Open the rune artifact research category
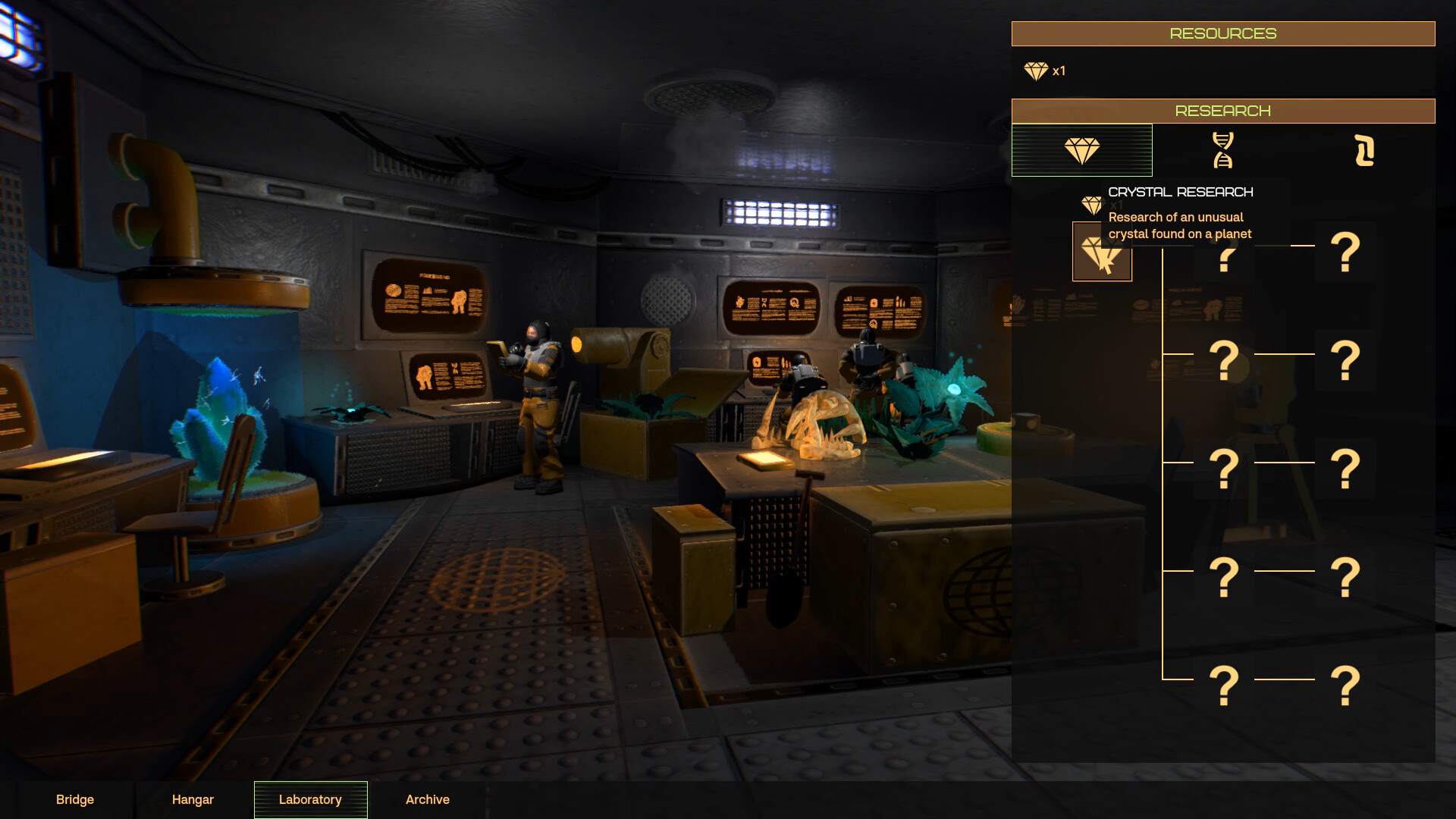This screenshot has width=1456, height=819. pos(1365,150)
